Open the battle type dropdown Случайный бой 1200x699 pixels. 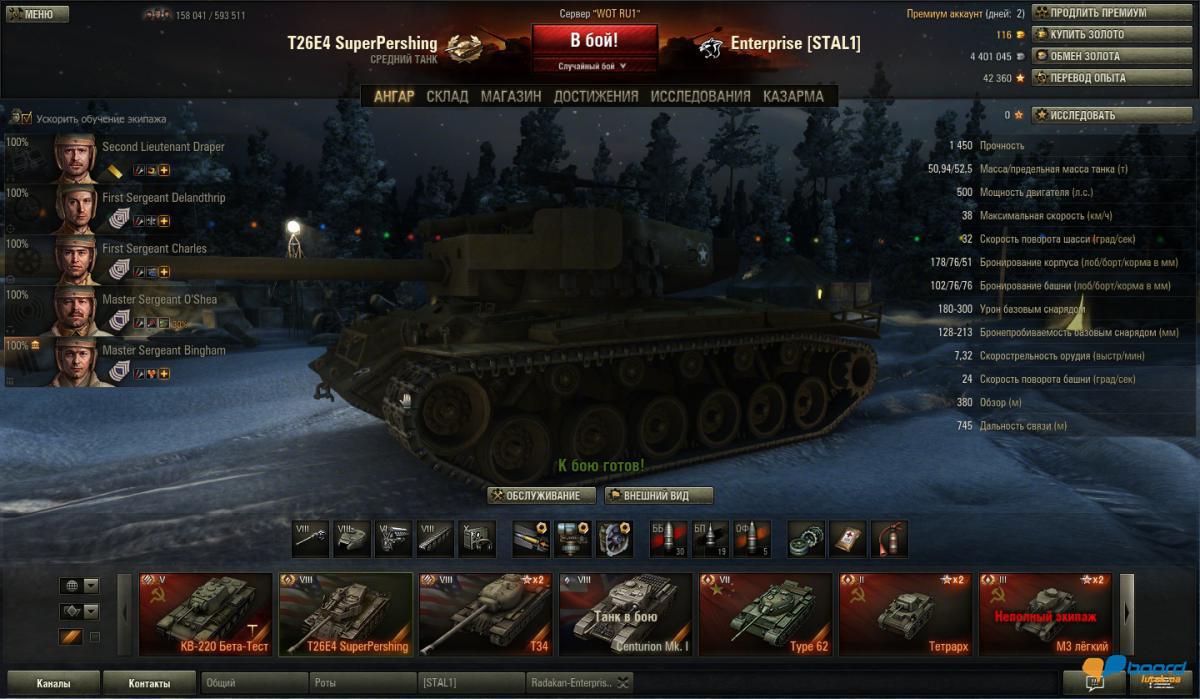point(594,66)
